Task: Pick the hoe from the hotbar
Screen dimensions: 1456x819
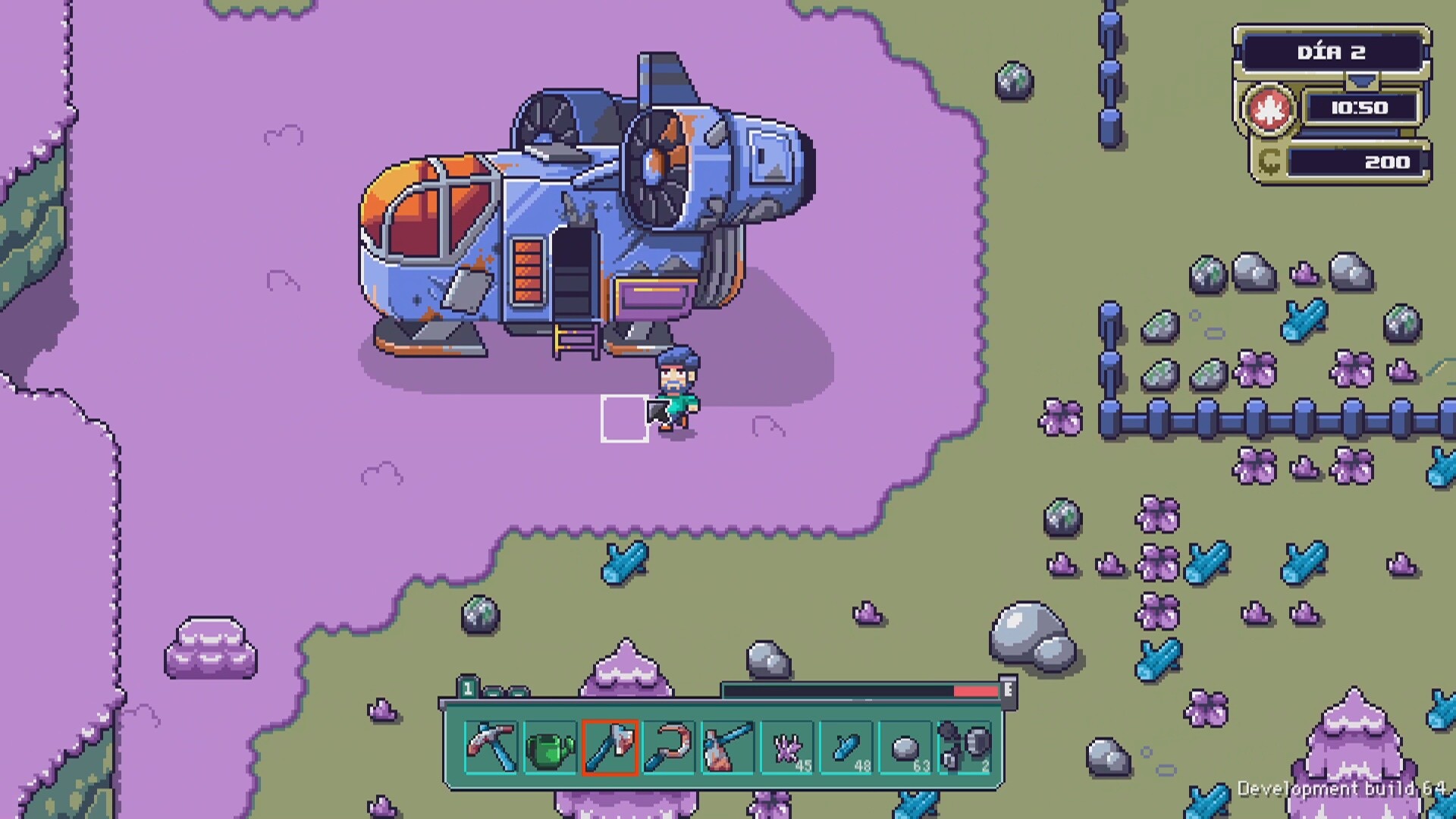Action: [x=728, y=748]
